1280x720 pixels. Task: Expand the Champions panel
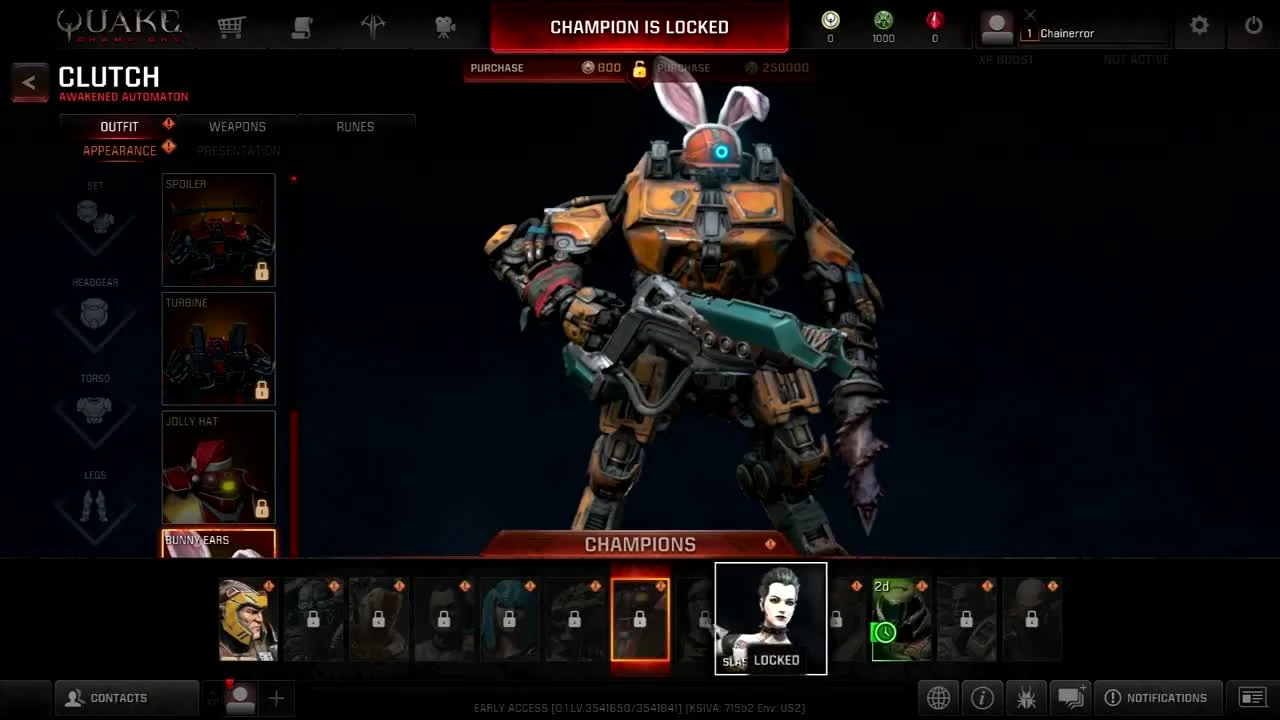(640, 545)
